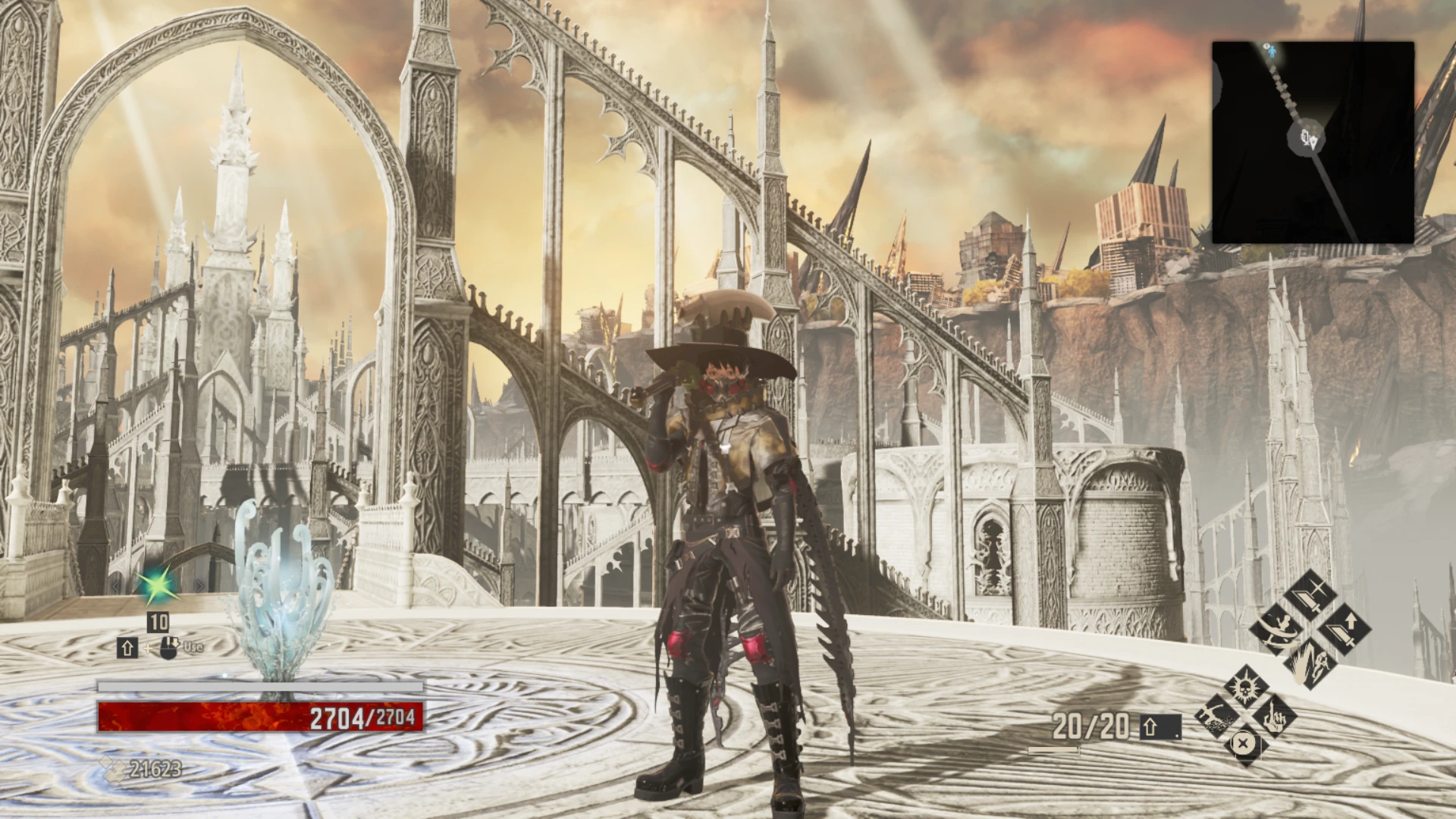Toggle the mouse button Use indicator
Image resolution: width=1456 pixels, height=819 pixels.
170,648
